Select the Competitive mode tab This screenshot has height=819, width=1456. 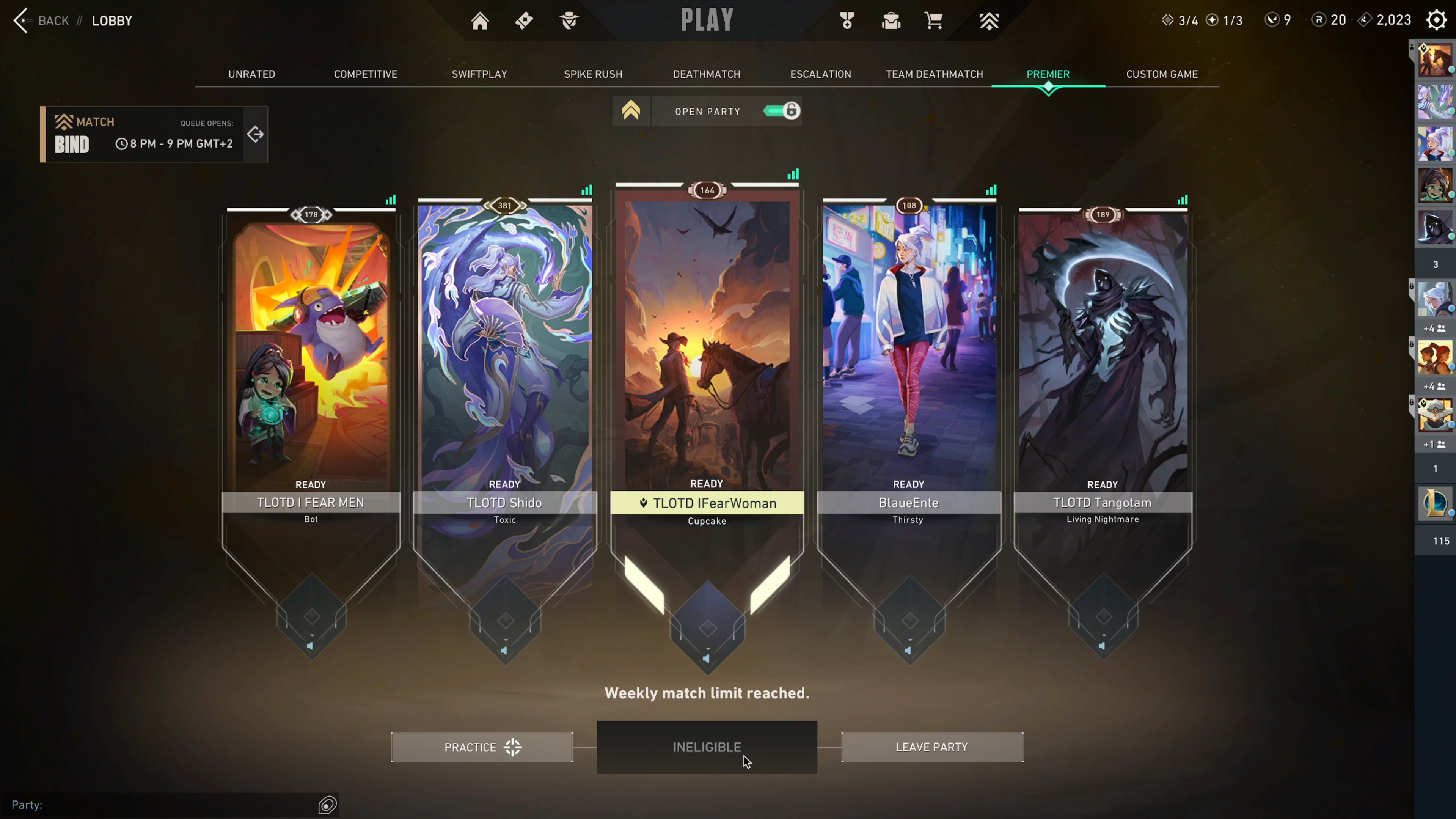365,74
